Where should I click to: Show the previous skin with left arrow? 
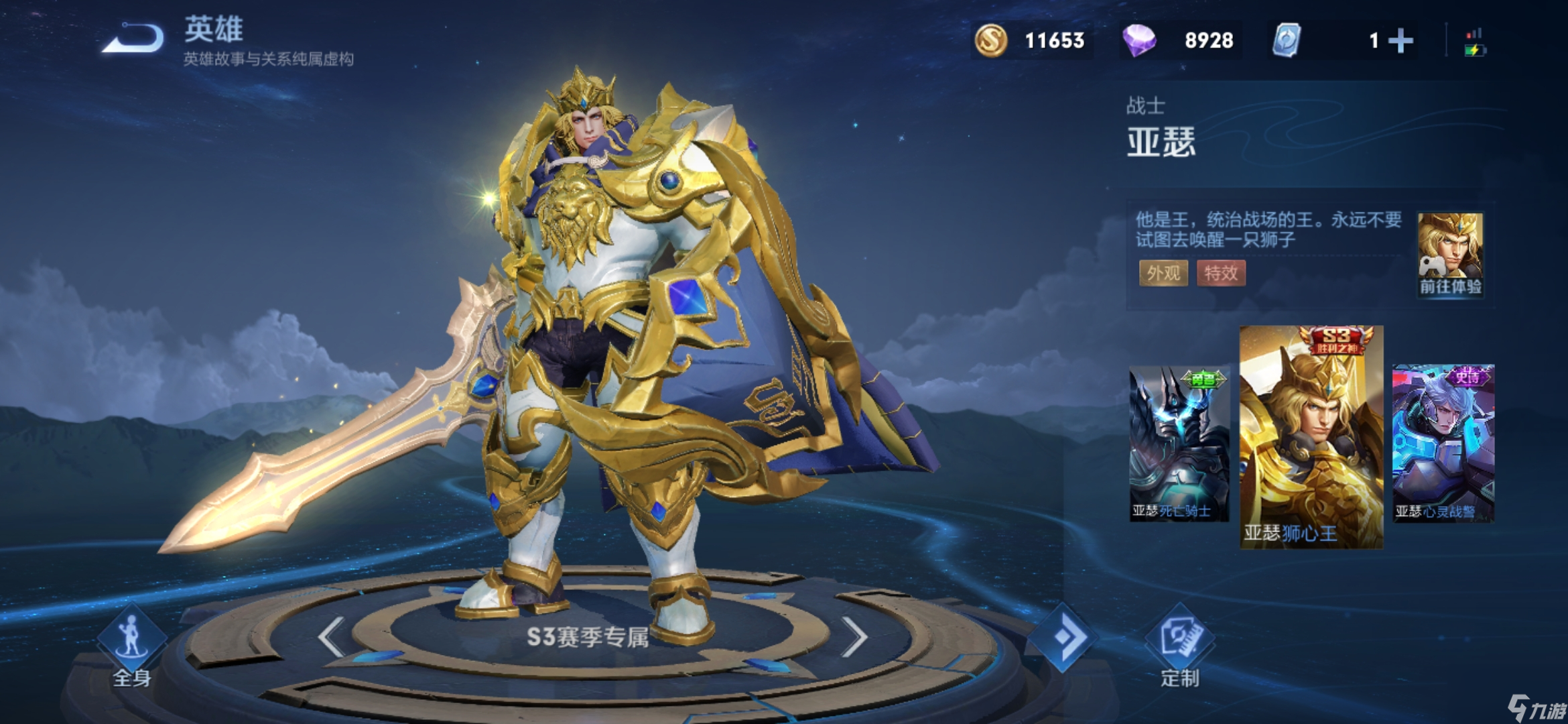click(332, 636)
